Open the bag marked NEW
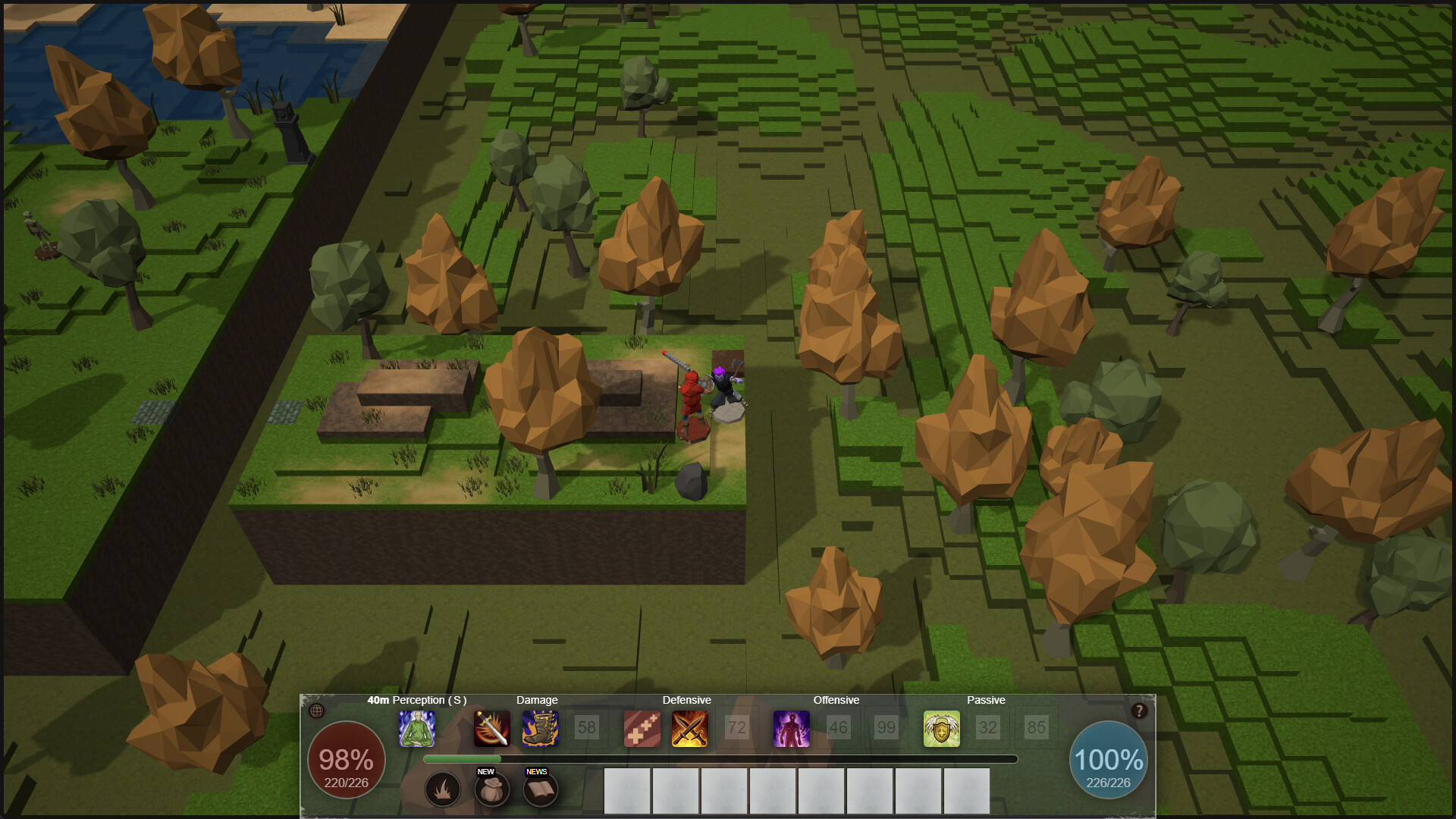Image resolution: width=1456 pixels, height=819 pixels. (491, 790)
